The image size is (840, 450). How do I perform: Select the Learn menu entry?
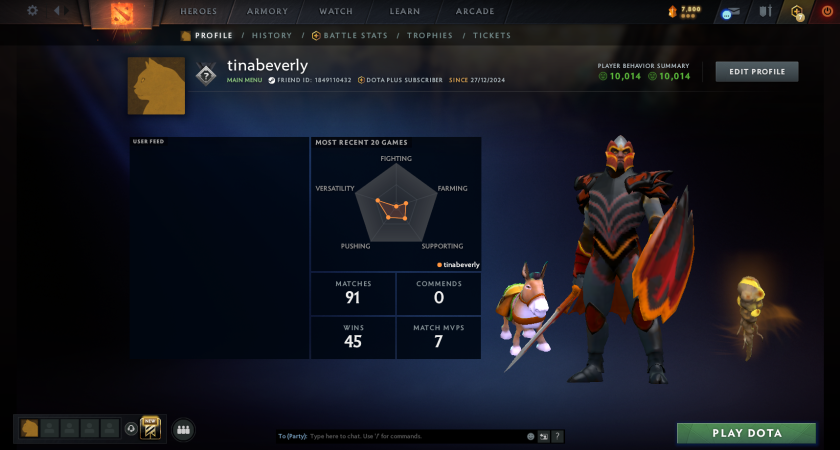pyautogui.click(x=405, y=12)
